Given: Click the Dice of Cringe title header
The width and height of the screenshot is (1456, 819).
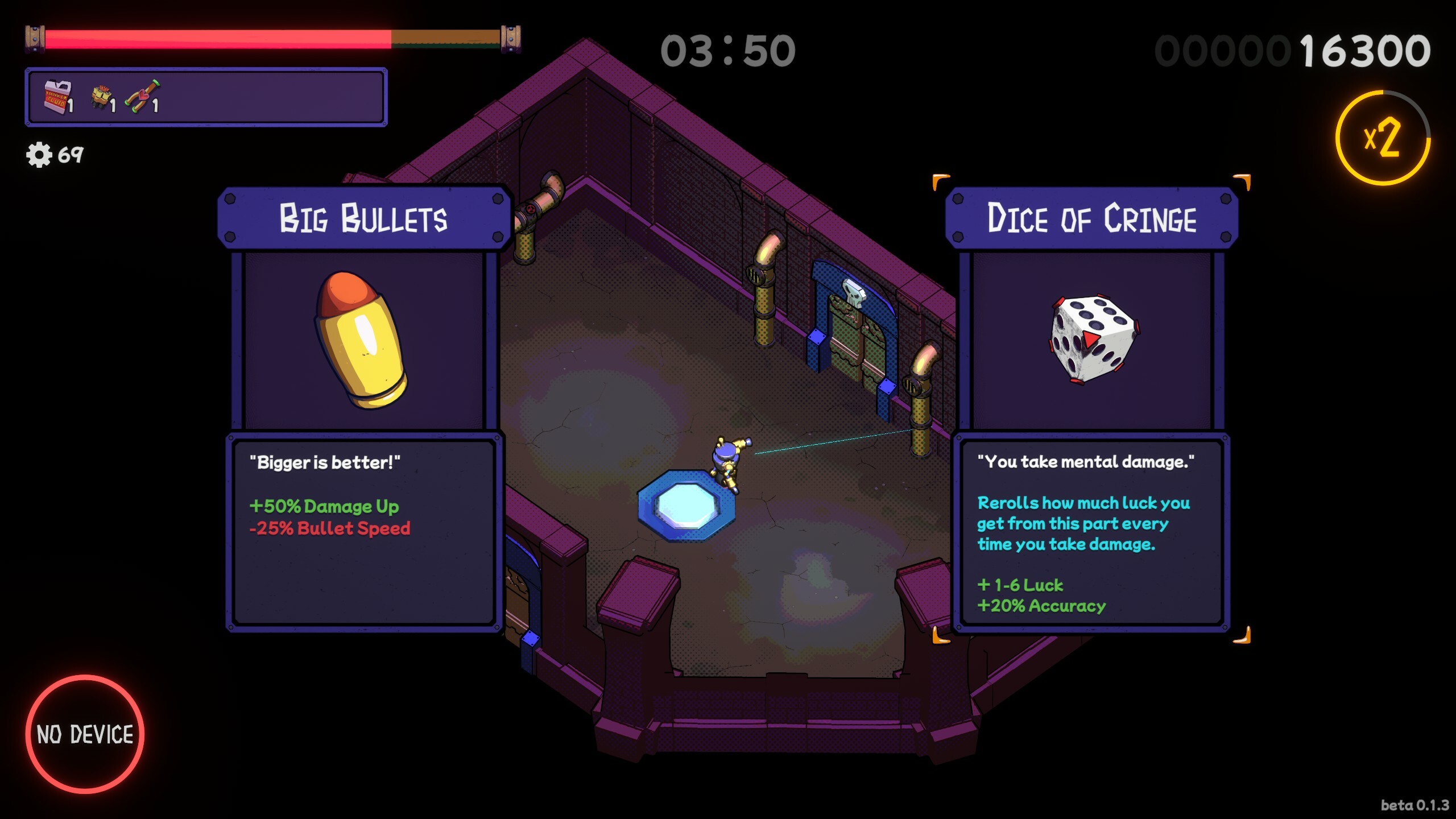Looking at the screenshot, I should click(x=1093, y=218).
